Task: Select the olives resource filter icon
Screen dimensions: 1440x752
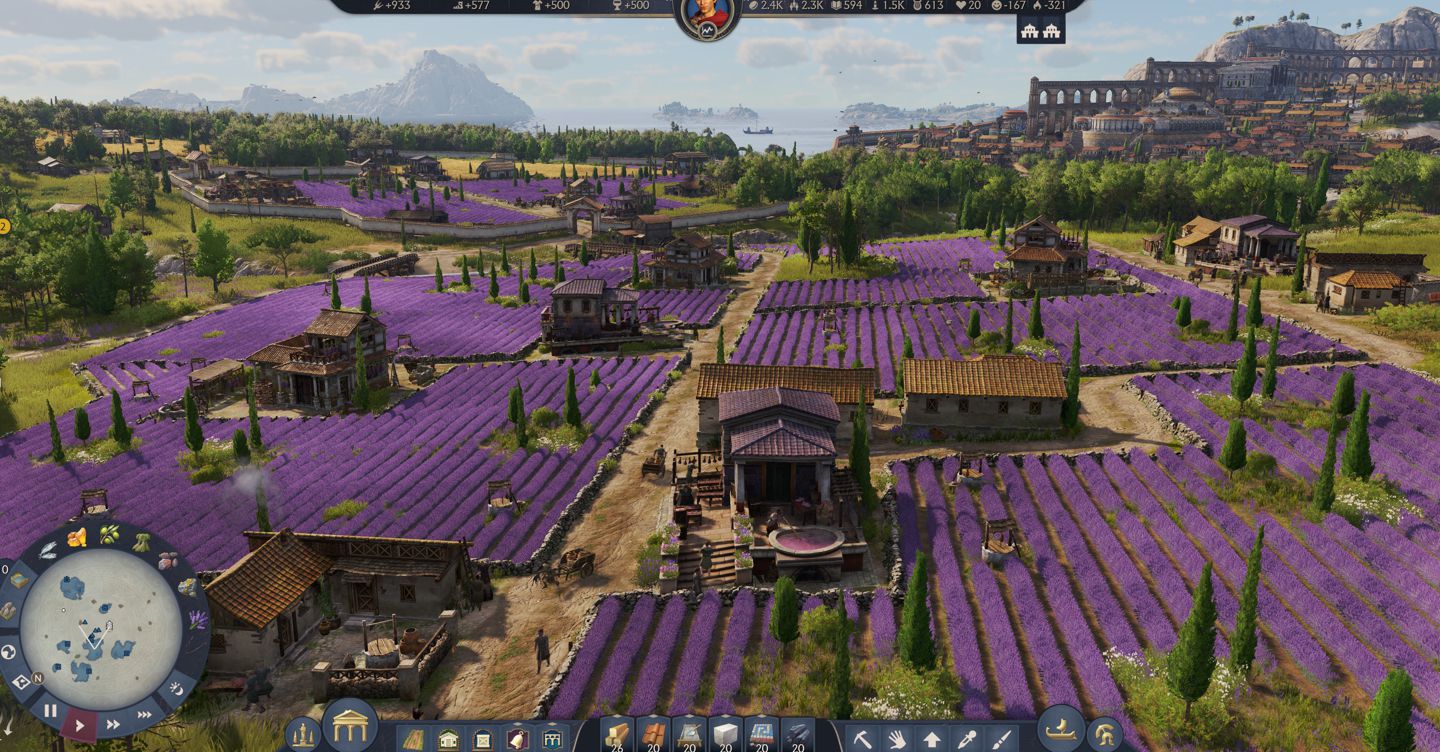Action: (x=108, y=533)
